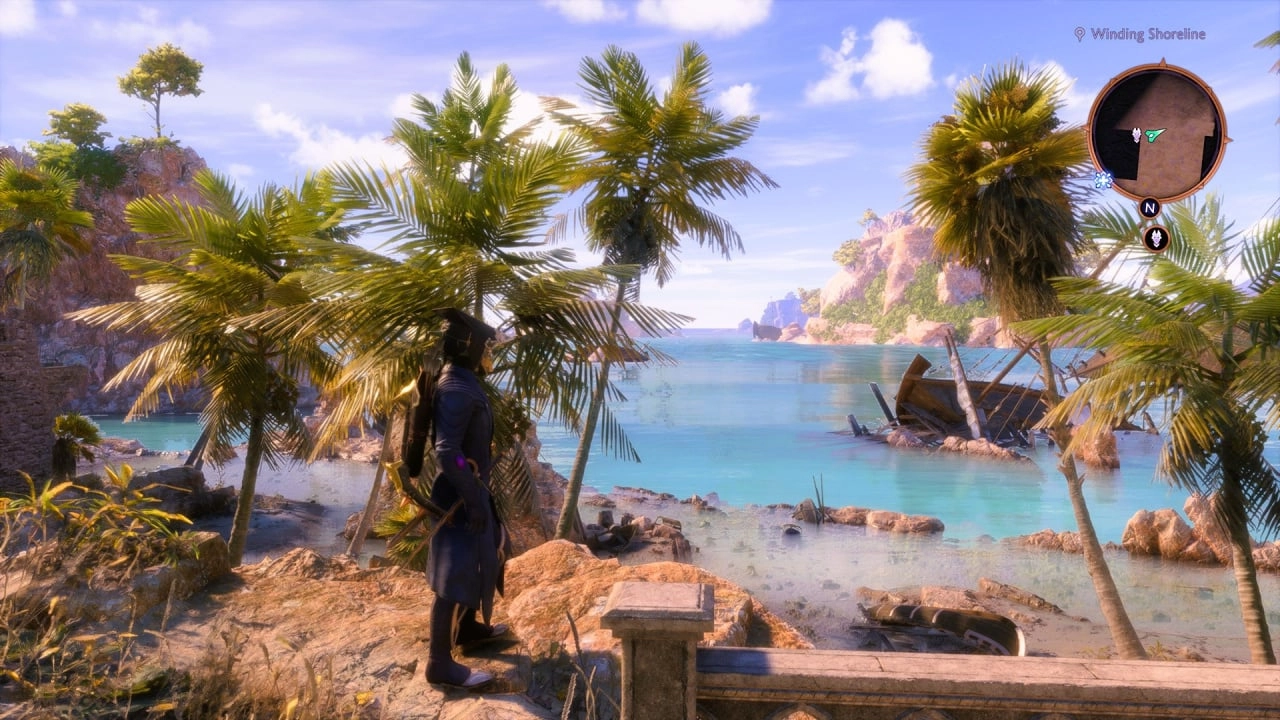Select the glowing blue marker on the minimap rim
Screen dimensions: 1280x720
click(x=1102, y=180)
